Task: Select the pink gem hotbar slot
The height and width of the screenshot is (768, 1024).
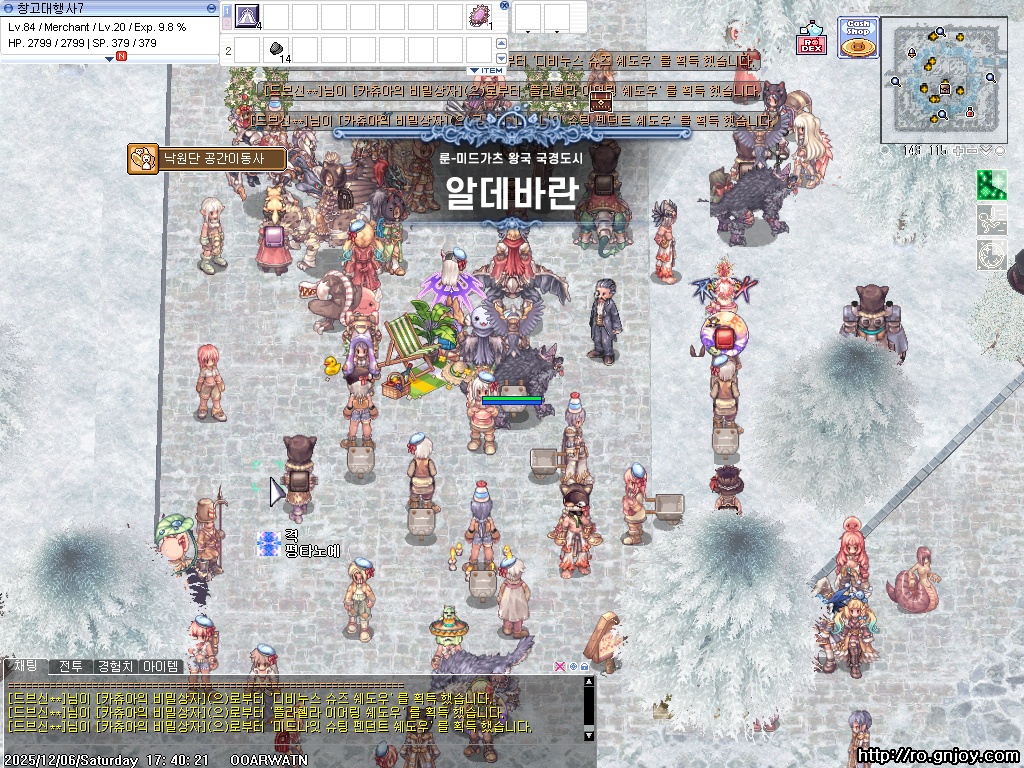Action: point(479,16)
